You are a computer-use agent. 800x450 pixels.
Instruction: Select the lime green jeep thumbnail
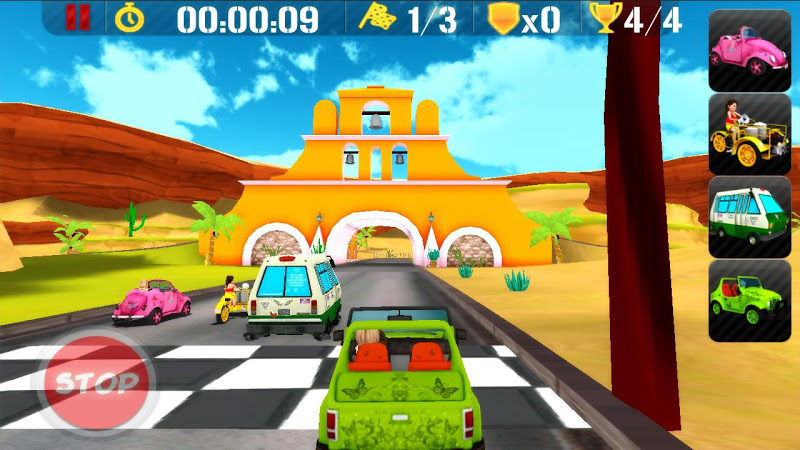click(x=749, y=300)
